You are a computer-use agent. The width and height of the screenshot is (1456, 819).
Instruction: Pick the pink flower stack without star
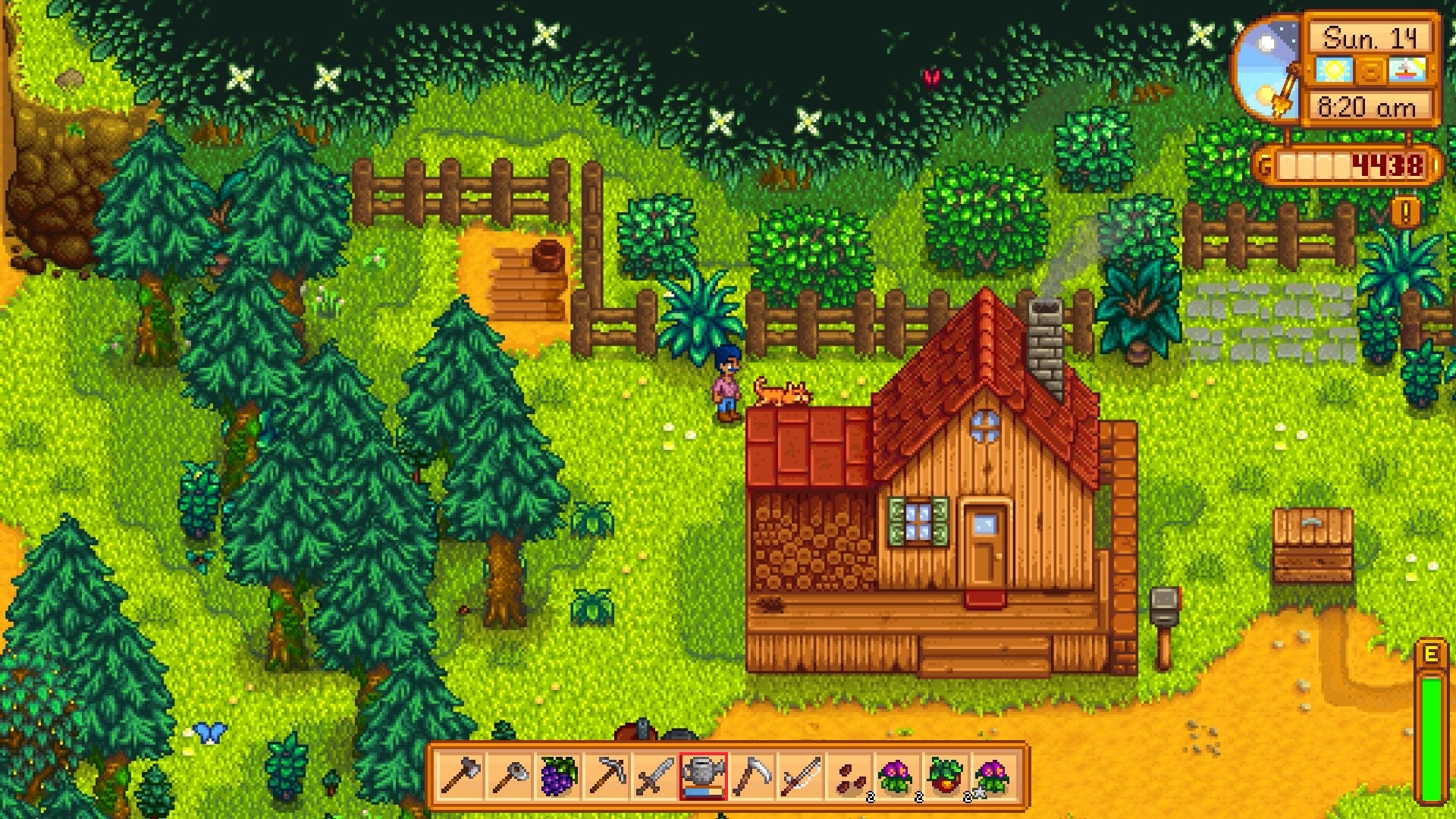tap(898, 777)
